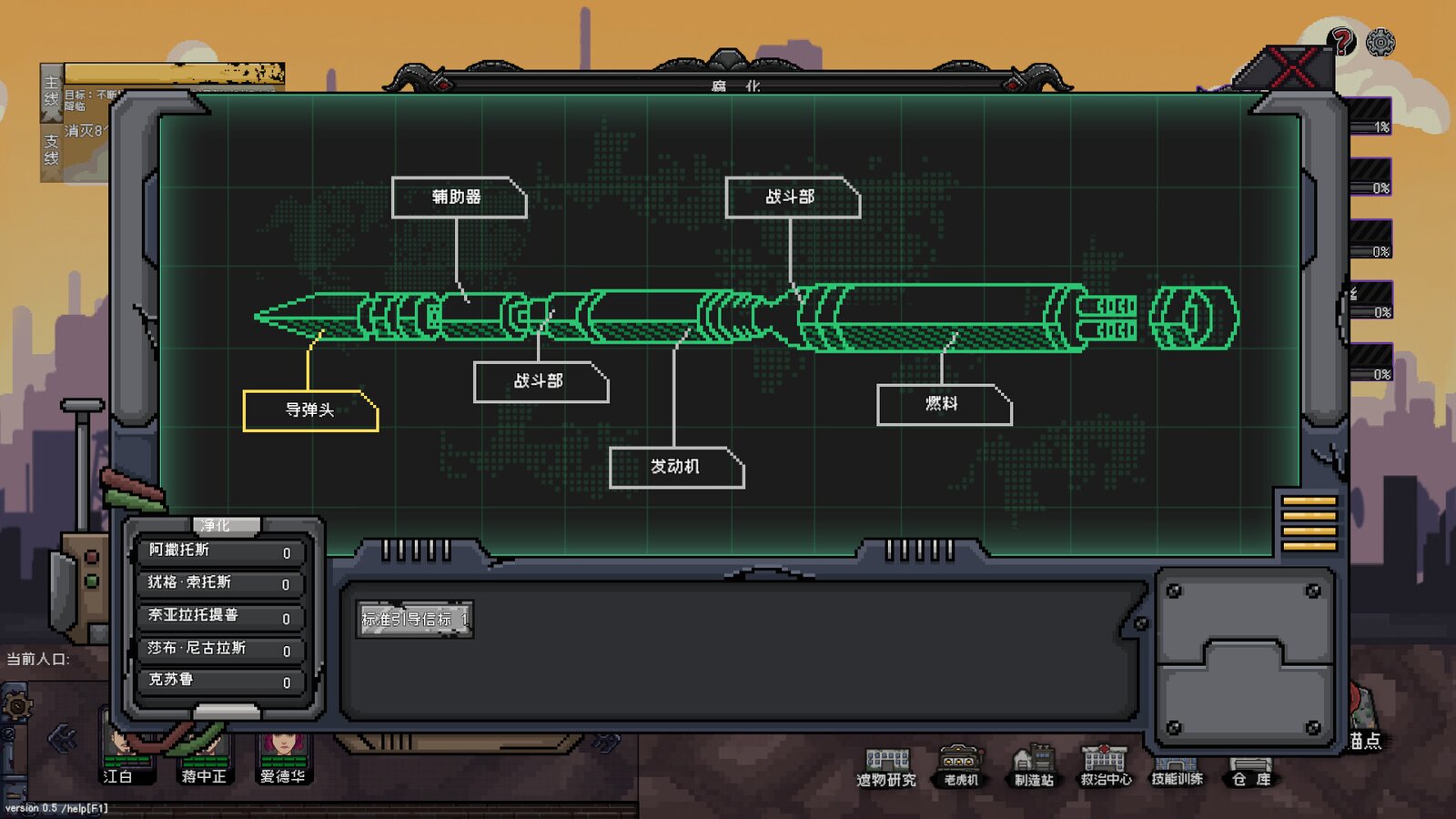This screenshot has width=1456, height=819.
Task: Choose the 克苏鲁 entry
Action: (x=219, y=681)
